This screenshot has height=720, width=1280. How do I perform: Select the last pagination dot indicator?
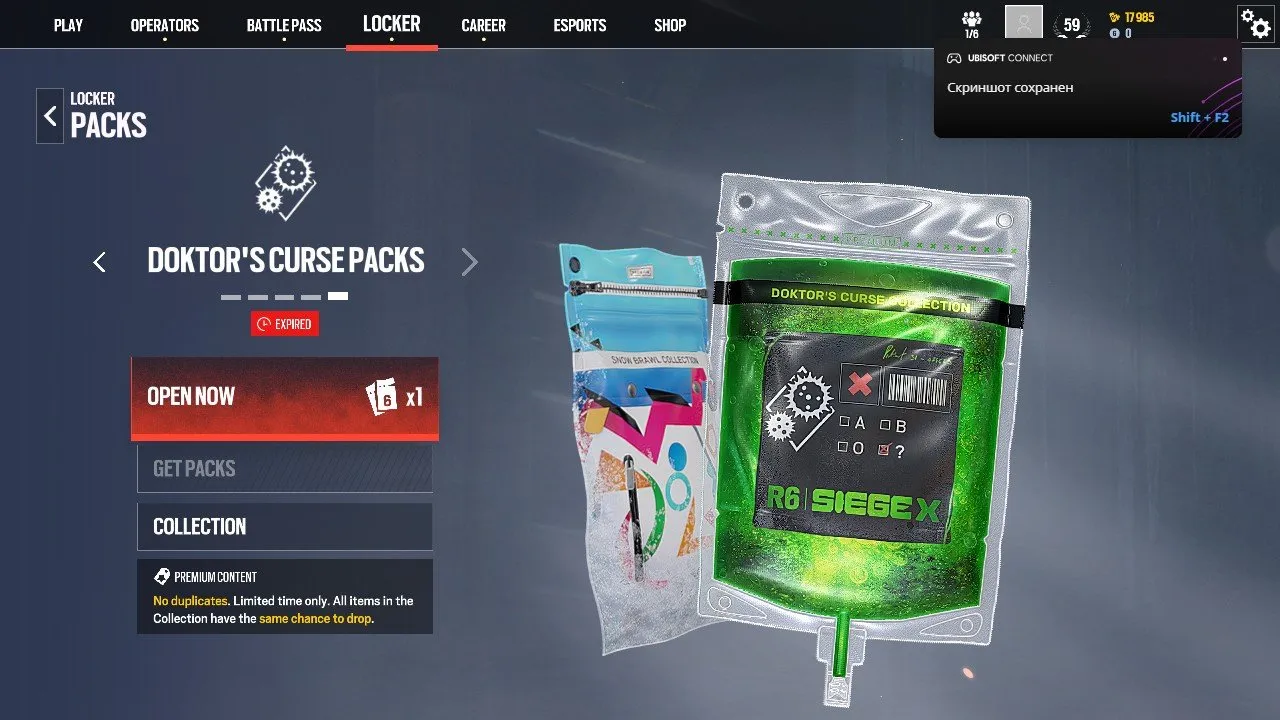point(338,295)
